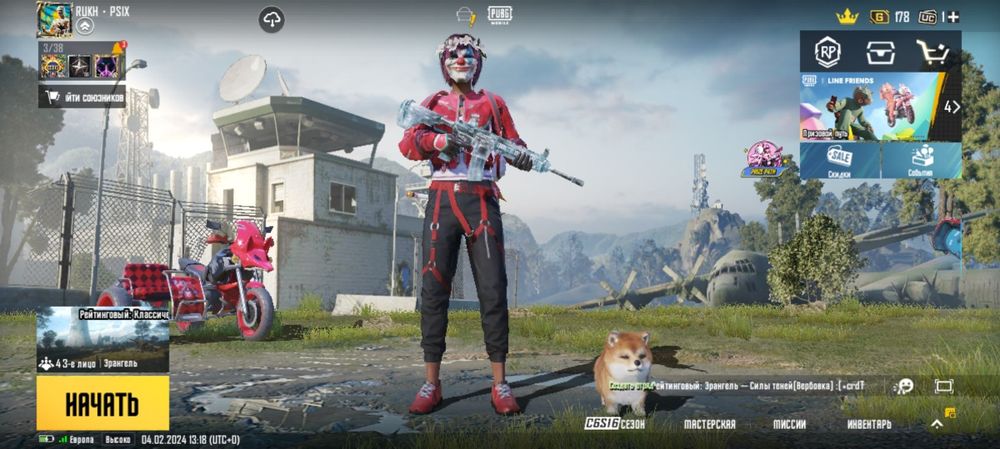
Task: Open the Royale Pass (RP) menu
Action: pyautogui.click(x=827, y=52)
